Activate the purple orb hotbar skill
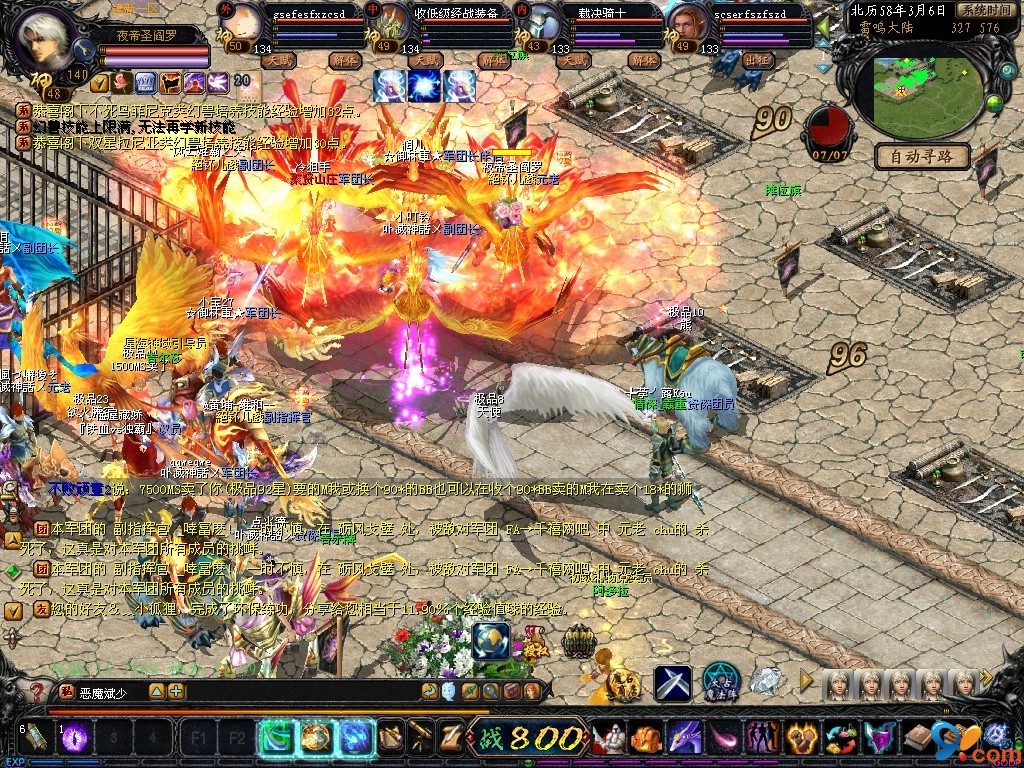This screenshot has height=768, width=1024. point(76,738)
